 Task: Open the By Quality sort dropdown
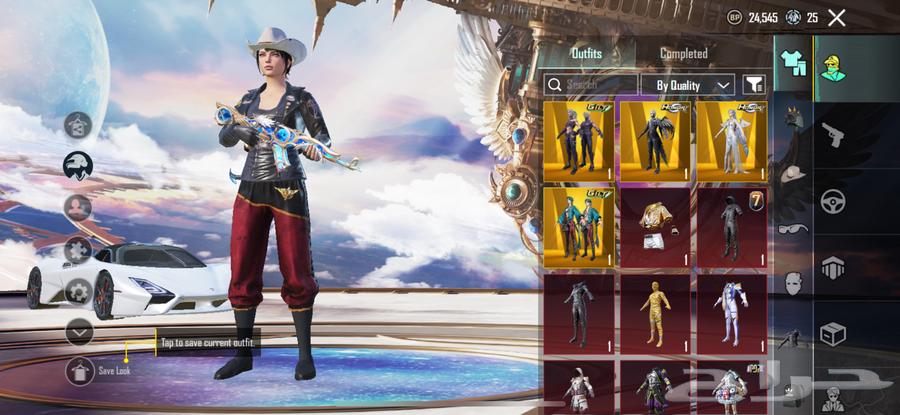688,85
